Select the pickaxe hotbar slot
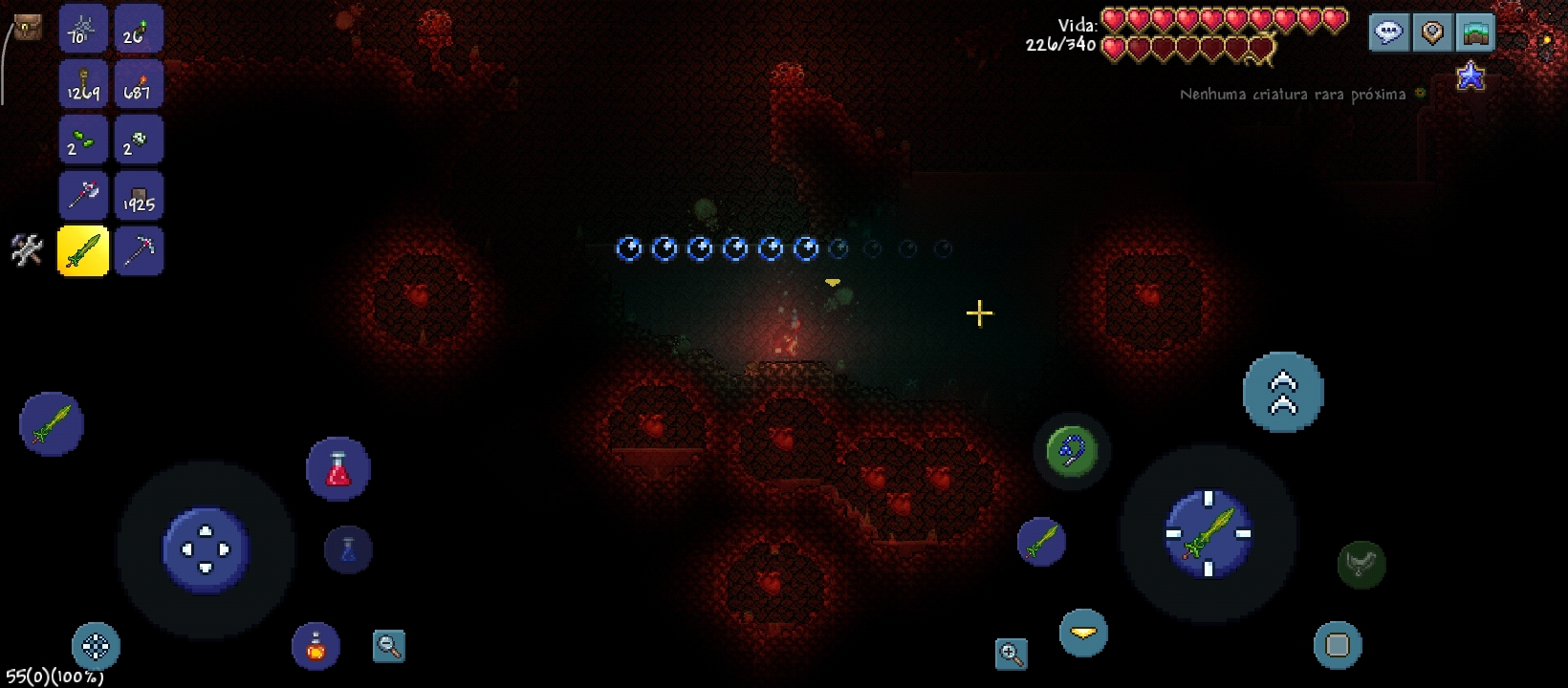1568x688 pixels. tap(139, 251)
